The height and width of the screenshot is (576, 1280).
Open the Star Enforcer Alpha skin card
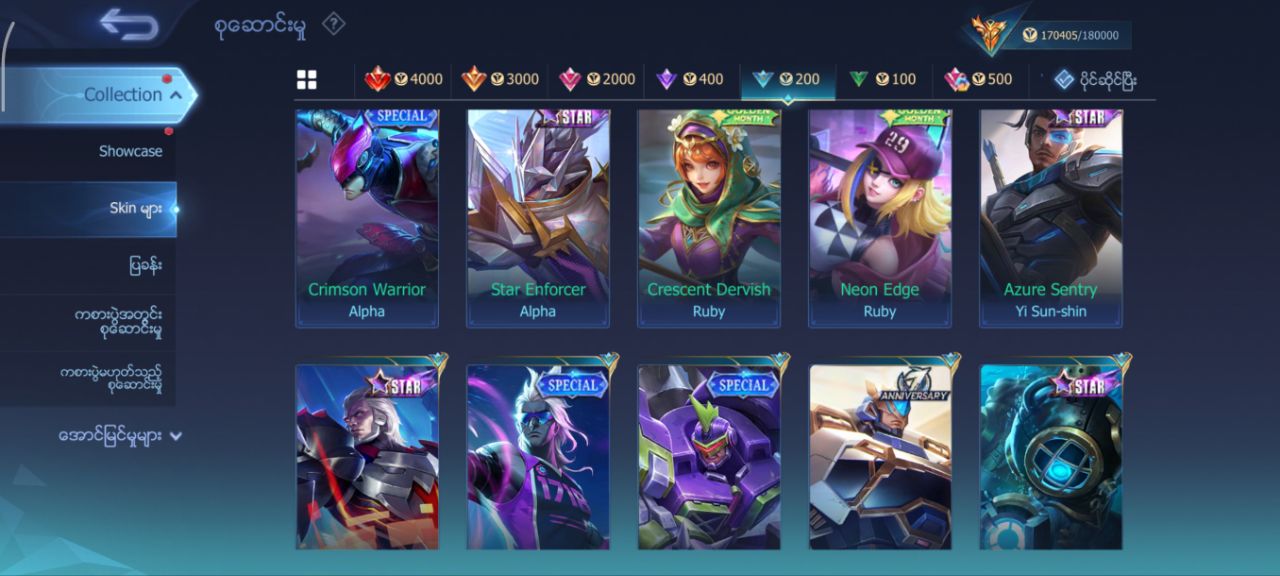(x=538, y=218)
